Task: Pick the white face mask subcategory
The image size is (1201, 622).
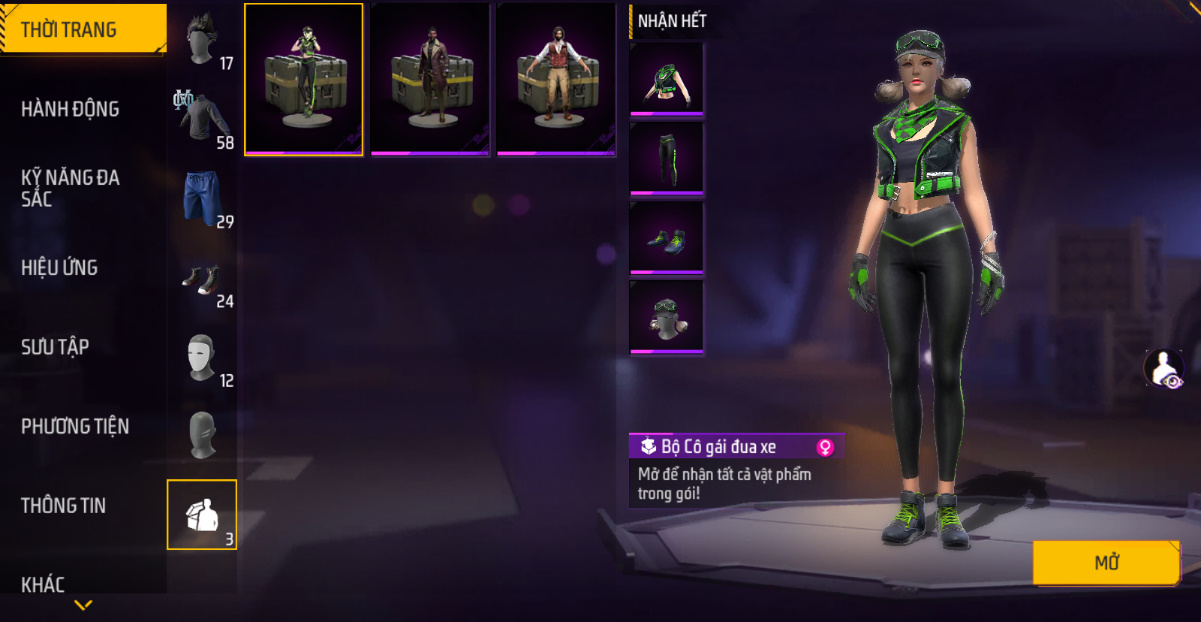Action: pos(203,357)
